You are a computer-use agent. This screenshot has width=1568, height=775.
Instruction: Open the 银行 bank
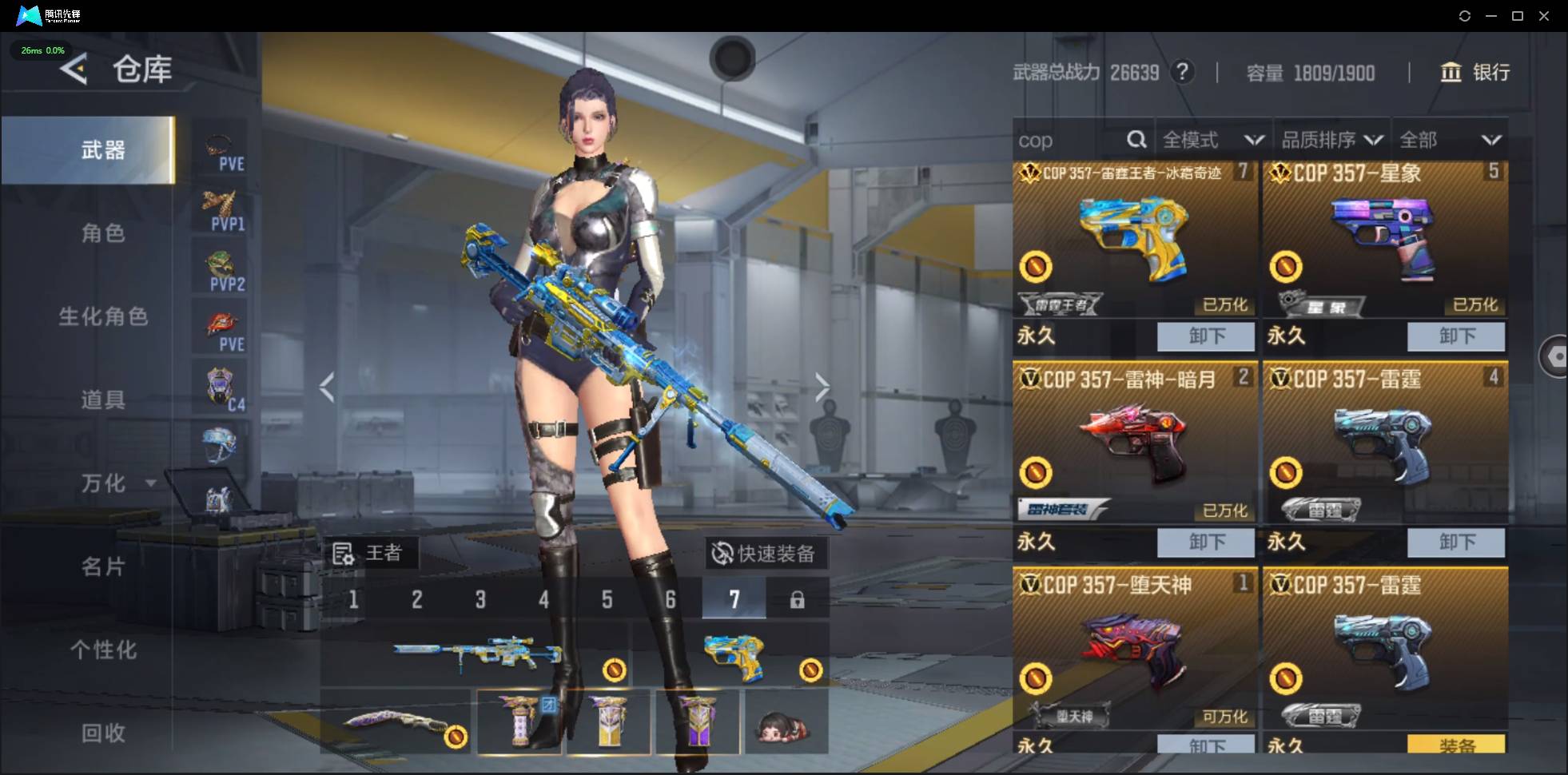click(1475, 73)
